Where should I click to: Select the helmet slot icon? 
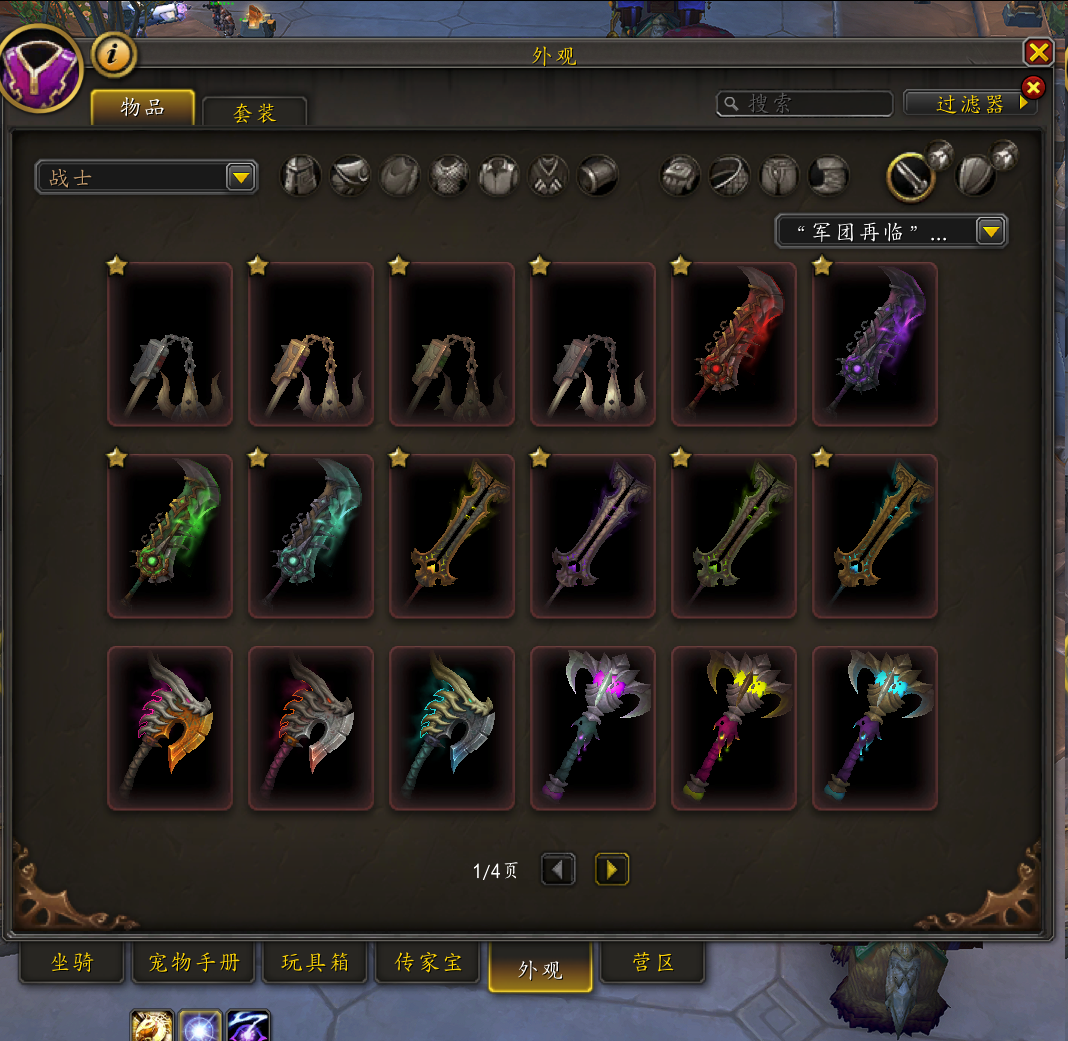pyautogui.click(x=301, y=176)
